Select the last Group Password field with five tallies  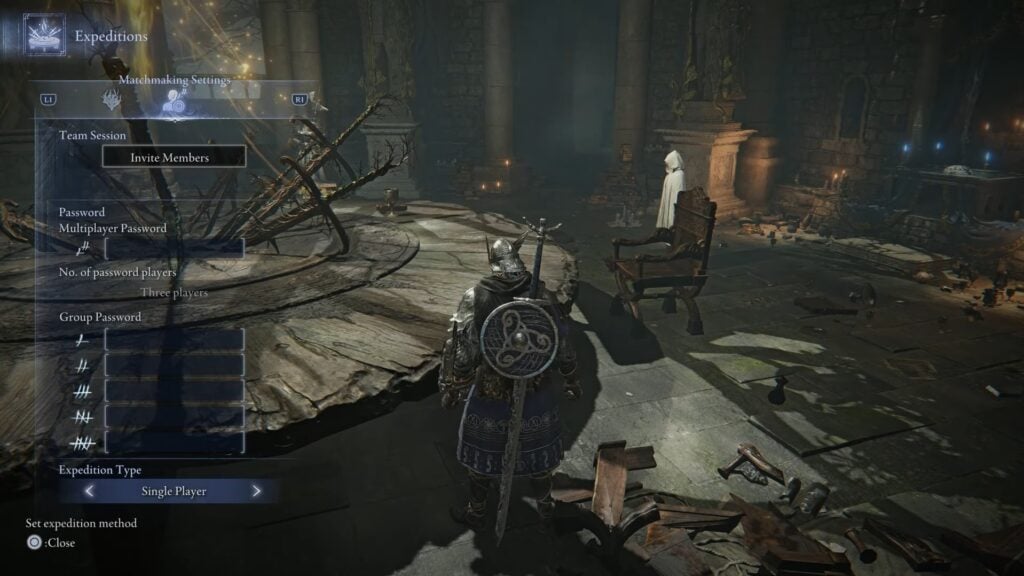(173, 442)
